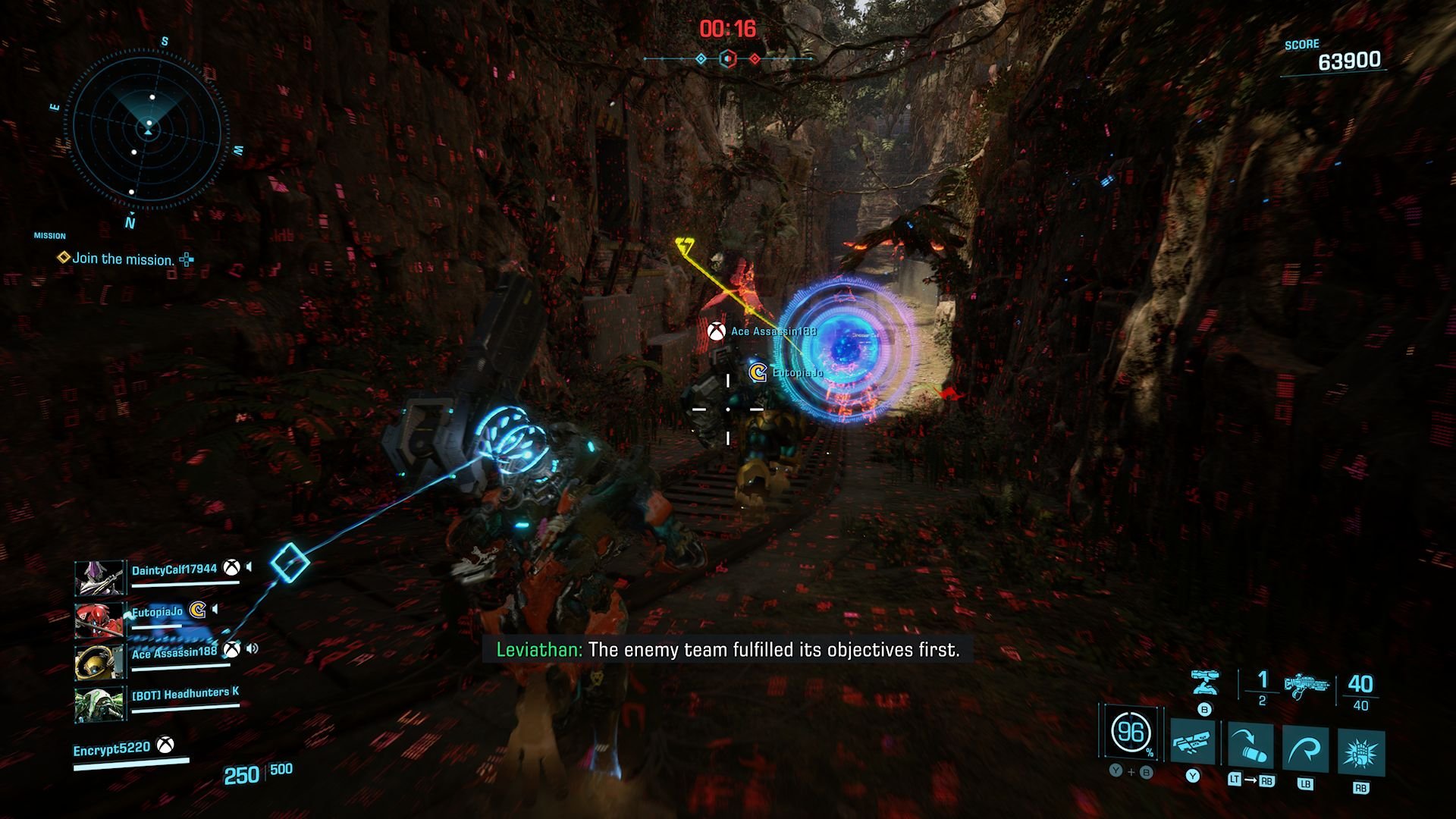The width and height of the screenshot is (1456, 819).
Task: Activate the blade weapon ability slot
Action: pos(1193,742)
